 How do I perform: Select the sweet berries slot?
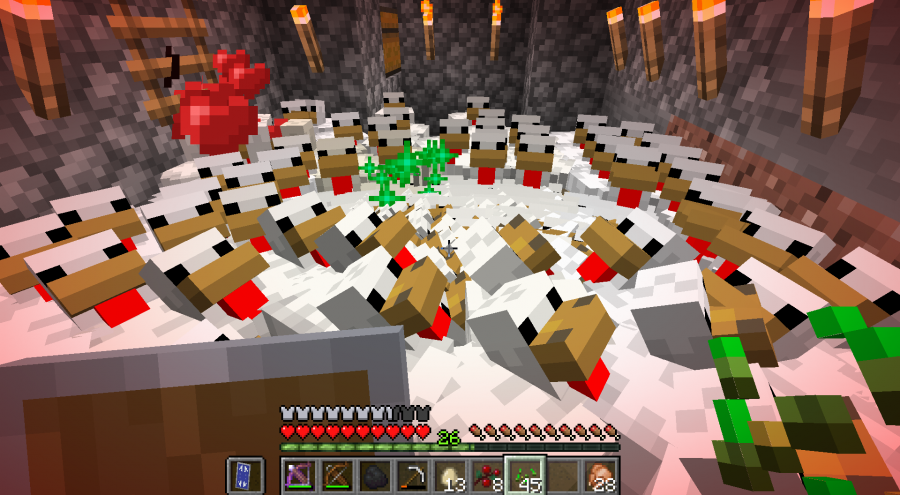[487, 476]
